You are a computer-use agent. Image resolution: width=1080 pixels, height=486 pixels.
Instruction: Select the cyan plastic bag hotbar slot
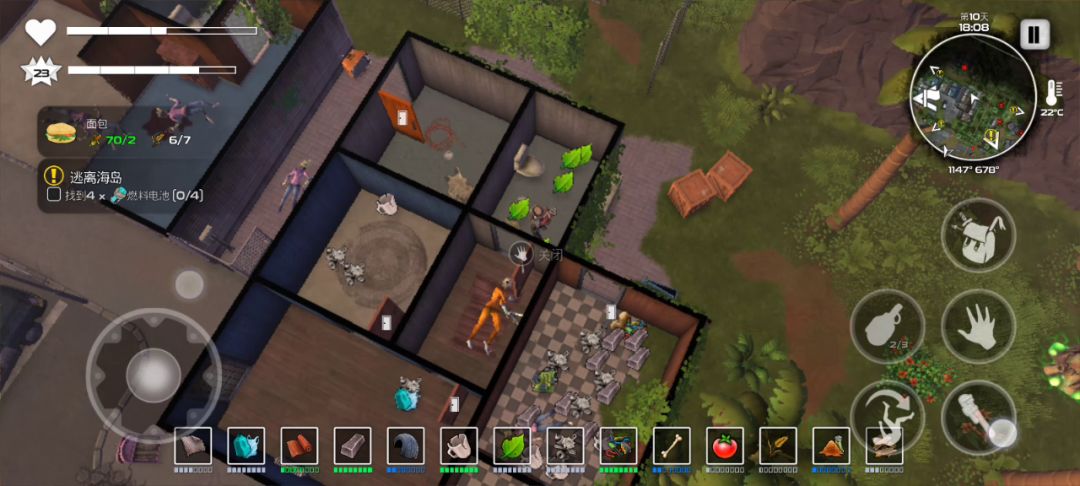tap(246, 446)
